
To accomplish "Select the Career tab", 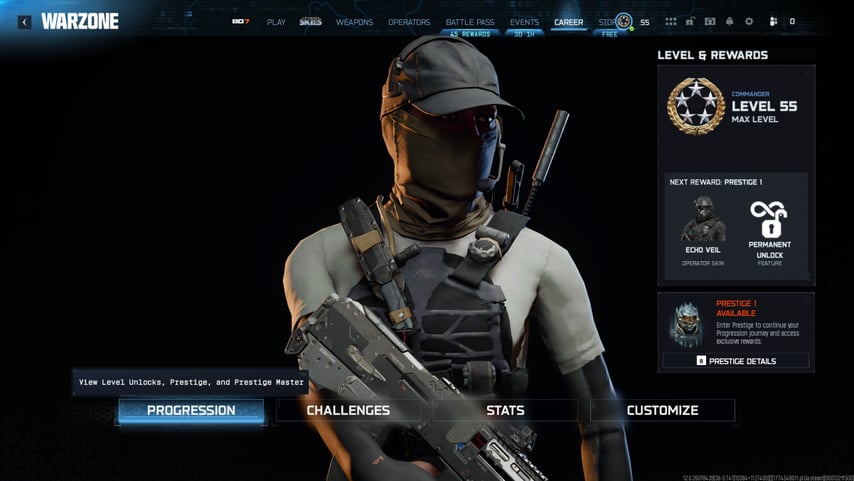I will [568, 22].
